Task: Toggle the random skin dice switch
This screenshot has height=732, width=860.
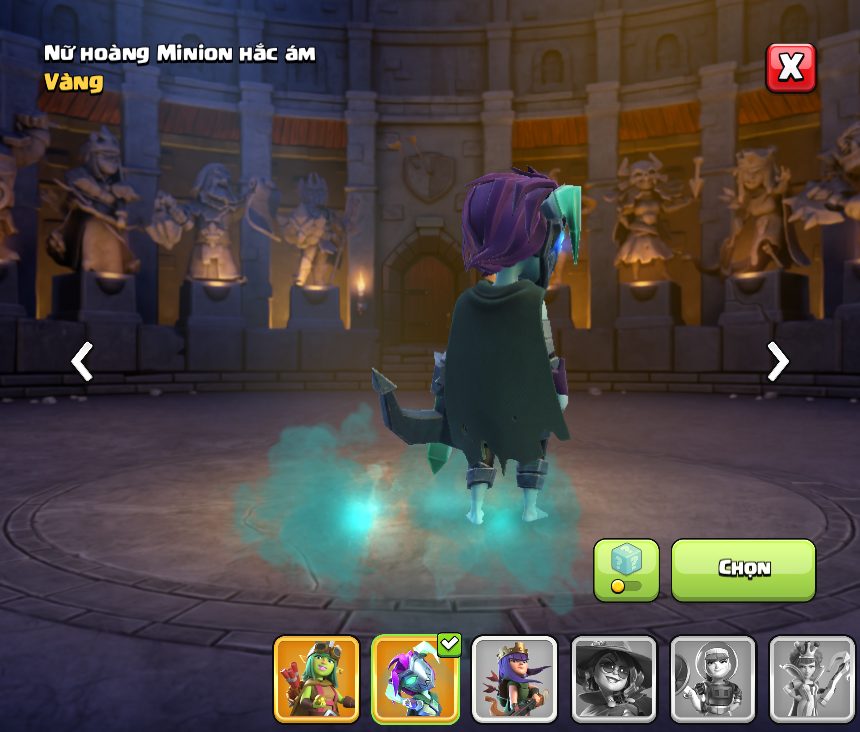Action: pyautogui.click(x=626, y=570)
